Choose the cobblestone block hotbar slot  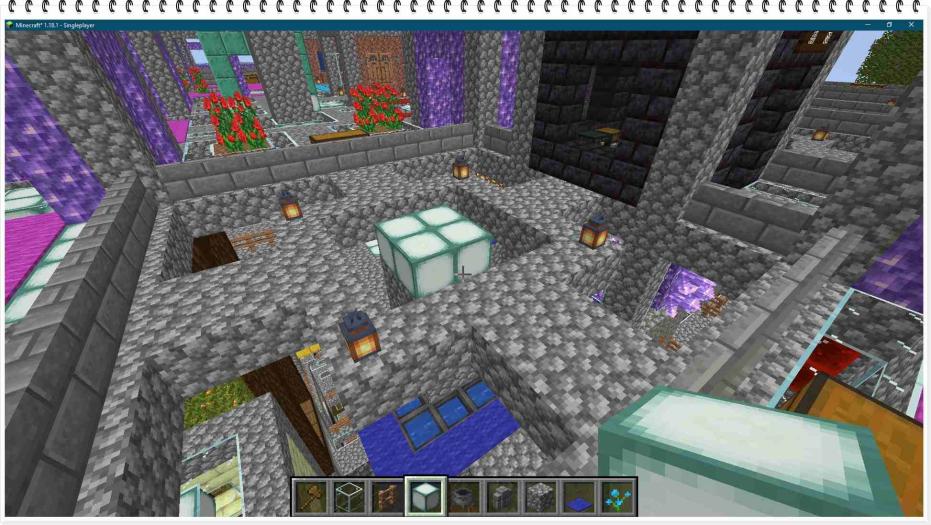pos(539,496)
